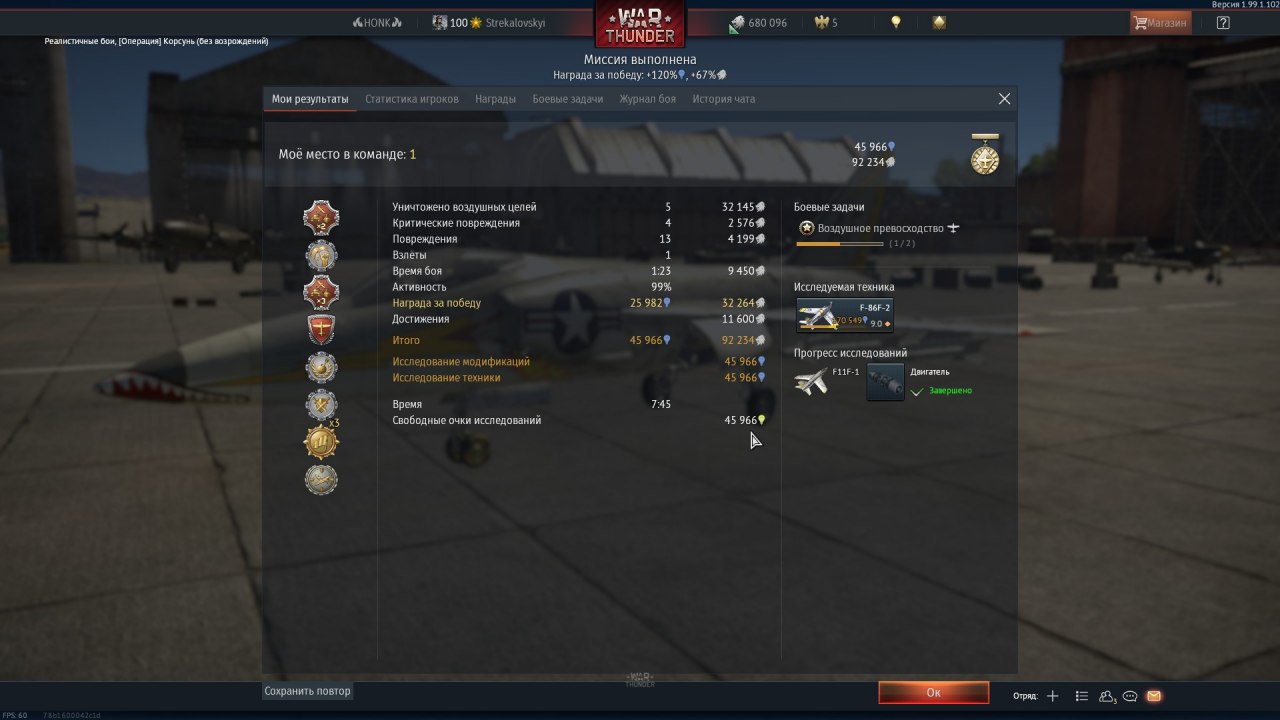The width and height of the screenshot is (1280, 720).
Task: Add a squad member with the plus icon
Action: tap(1052, 696)
